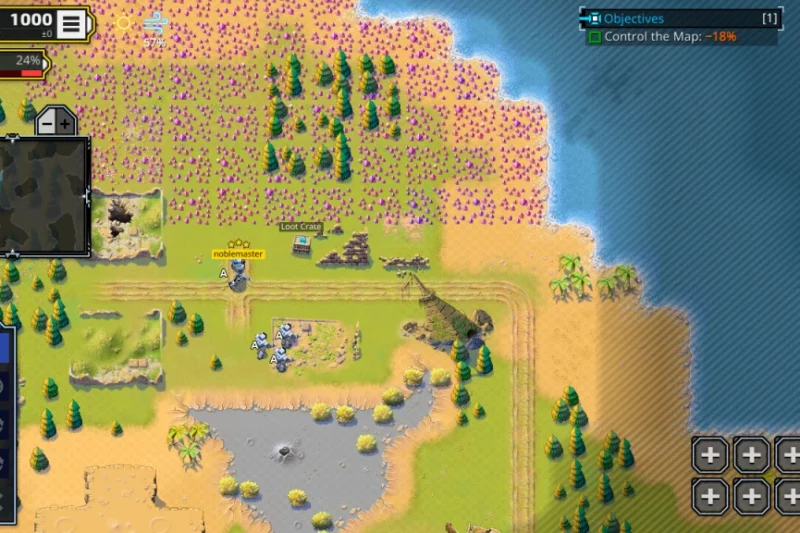
Task: Click the sun weather icon
Action: coord(123,23)
